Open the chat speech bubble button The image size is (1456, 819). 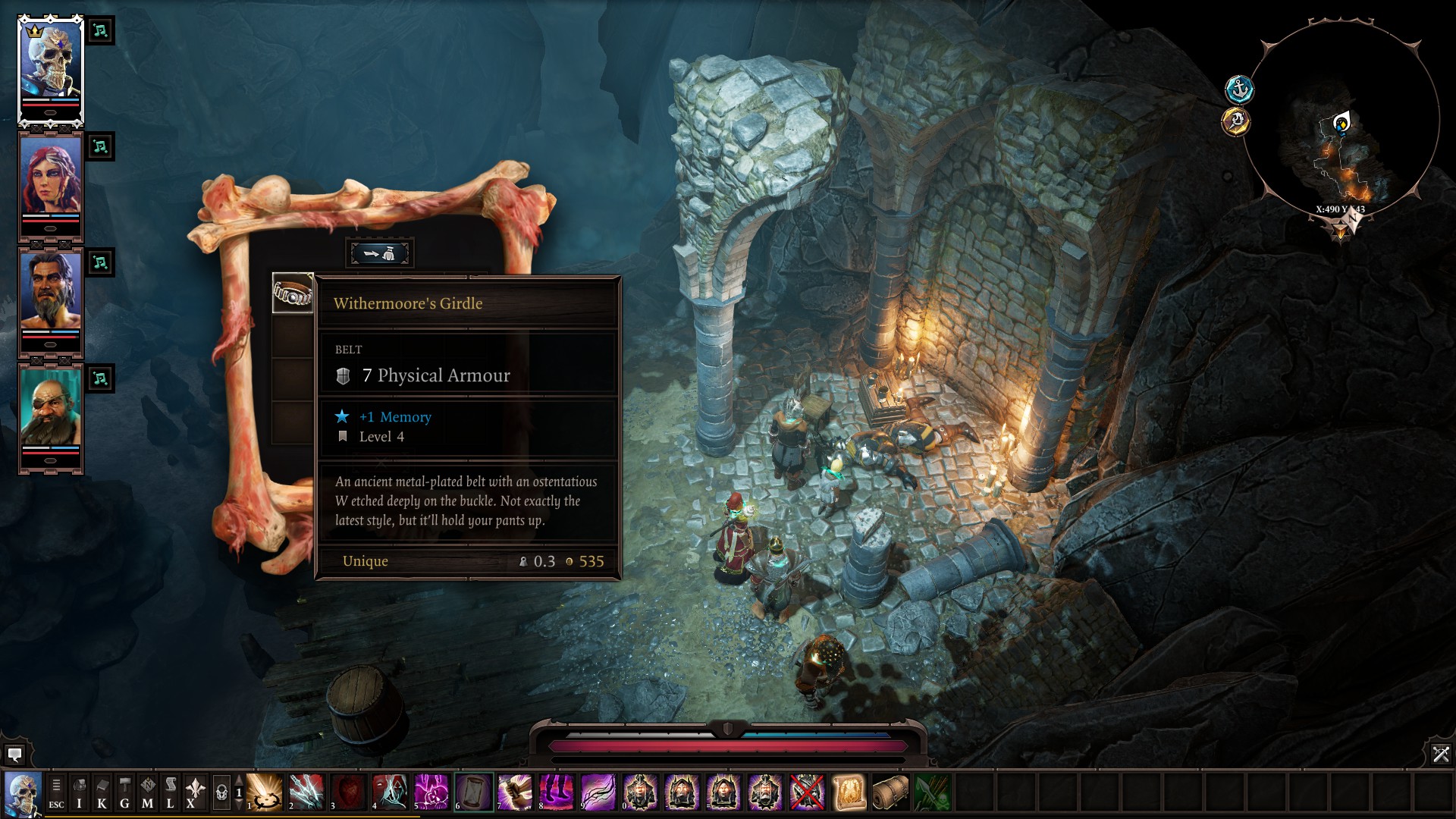(14, 755)
